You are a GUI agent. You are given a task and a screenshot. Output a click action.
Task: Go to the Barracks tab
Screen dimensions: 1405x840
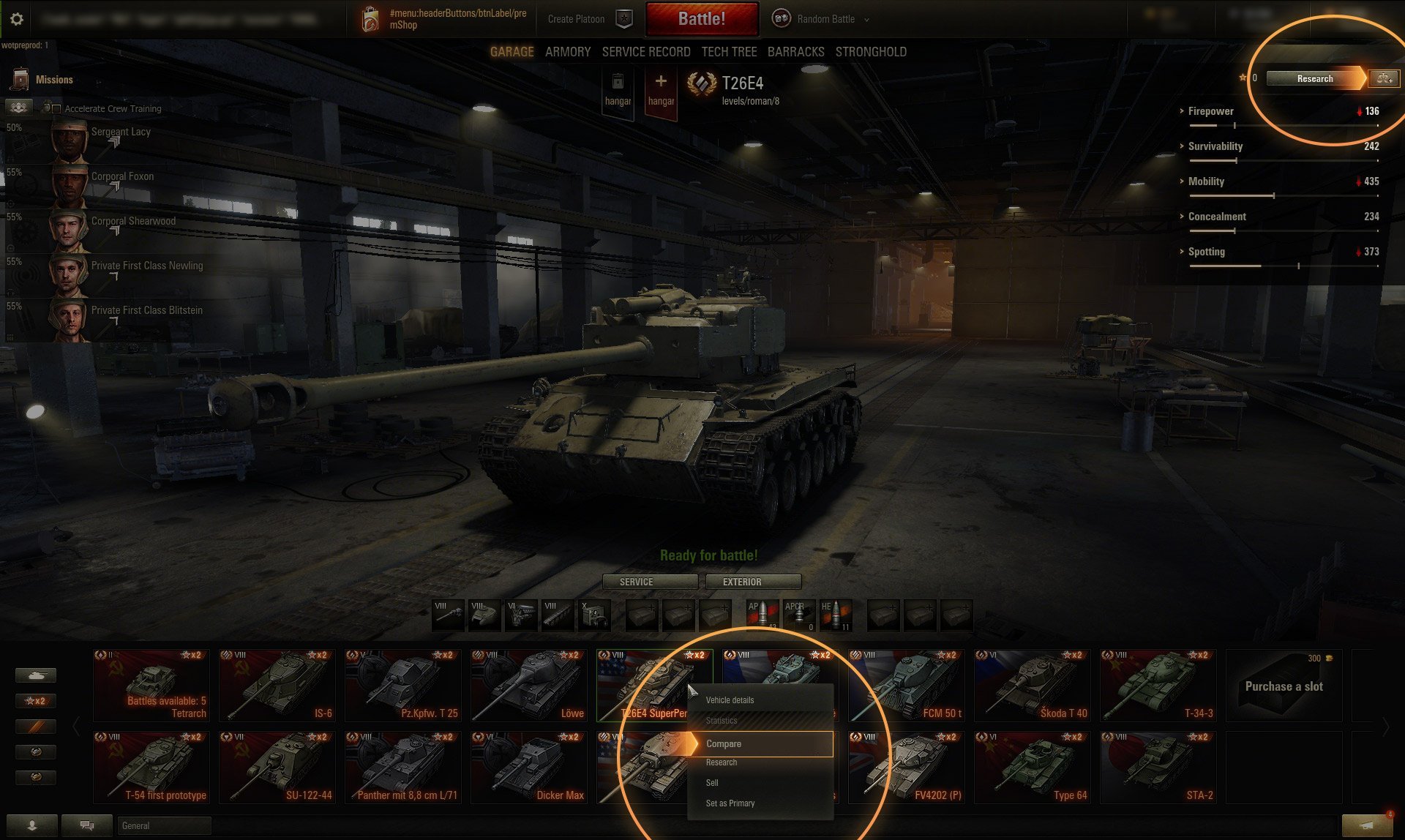[x=795, y=52]
